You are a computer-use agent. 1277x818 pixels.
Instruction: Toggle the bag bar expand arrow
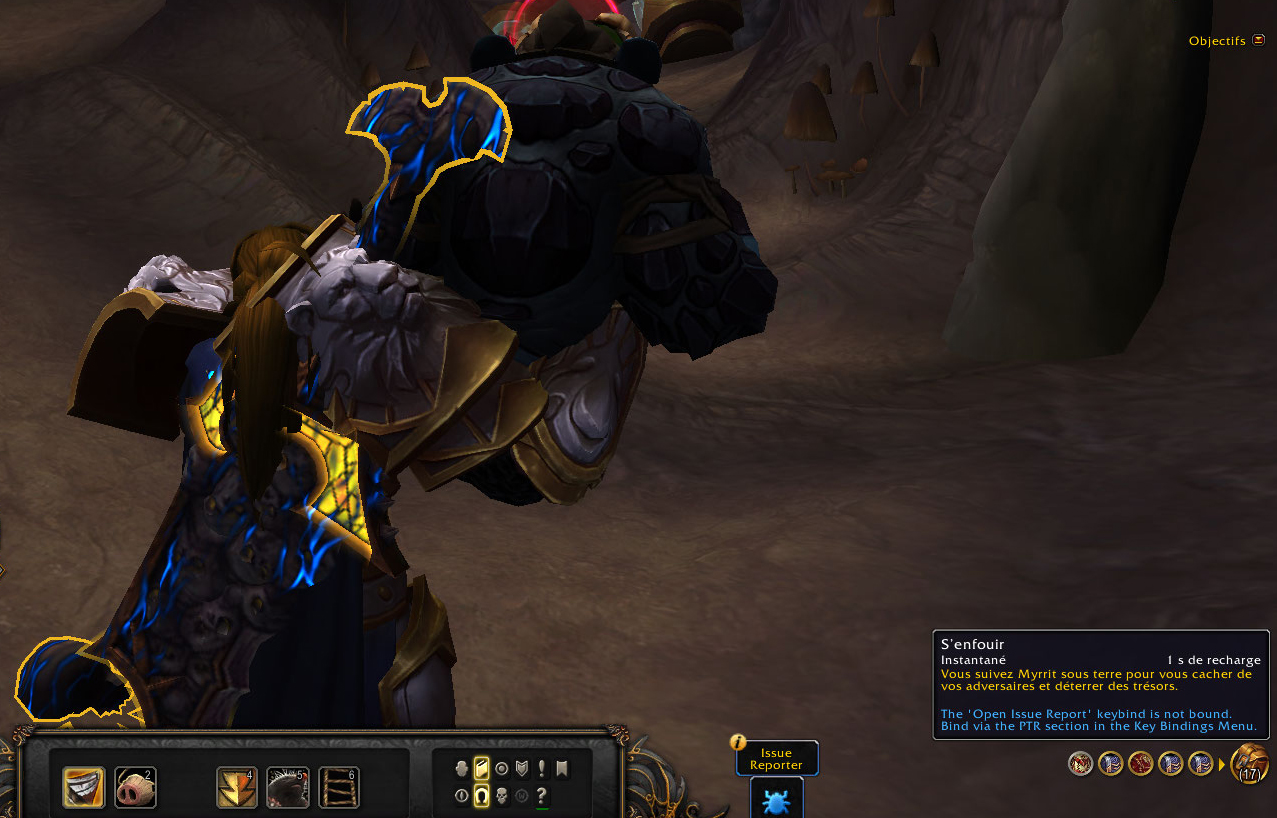(1222, 765)
